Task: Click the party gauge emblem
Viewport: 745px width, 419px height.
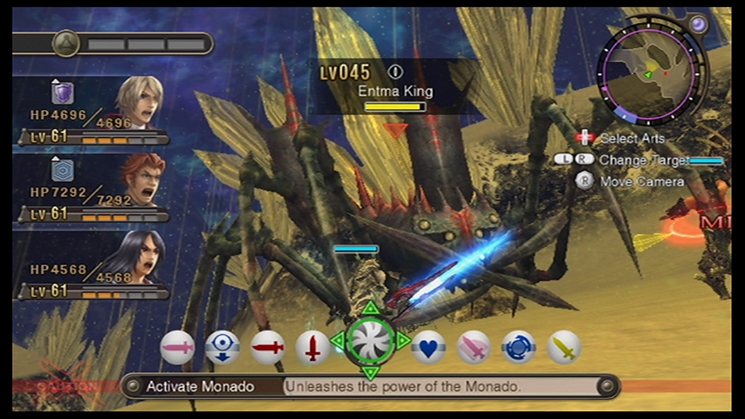Action: tap(66, 43)
